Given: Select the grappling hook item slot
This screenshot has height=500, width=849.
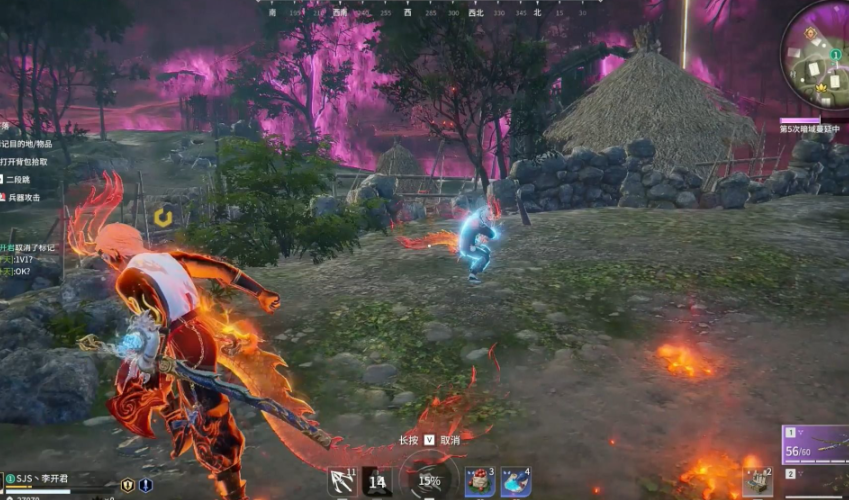Looking at the screenshot, I should tap(342, 483).
